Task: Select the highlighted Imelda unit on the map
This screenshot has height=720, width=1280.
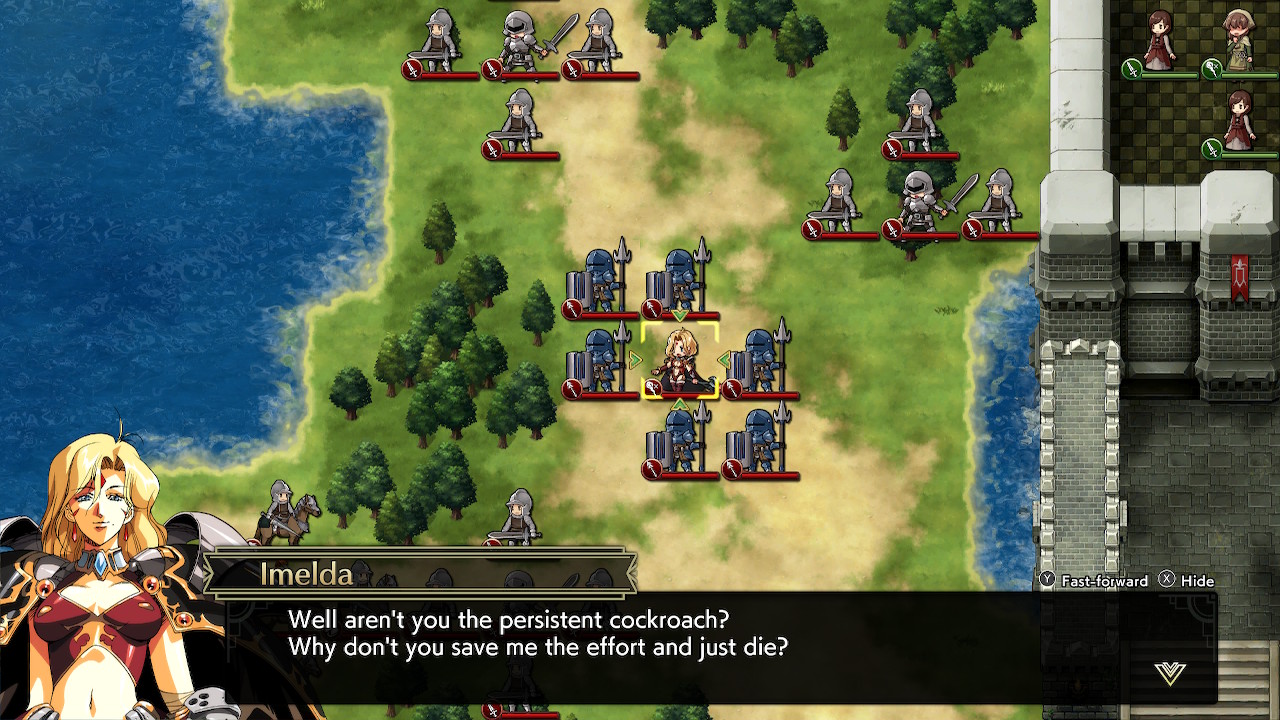Action: 680,361
